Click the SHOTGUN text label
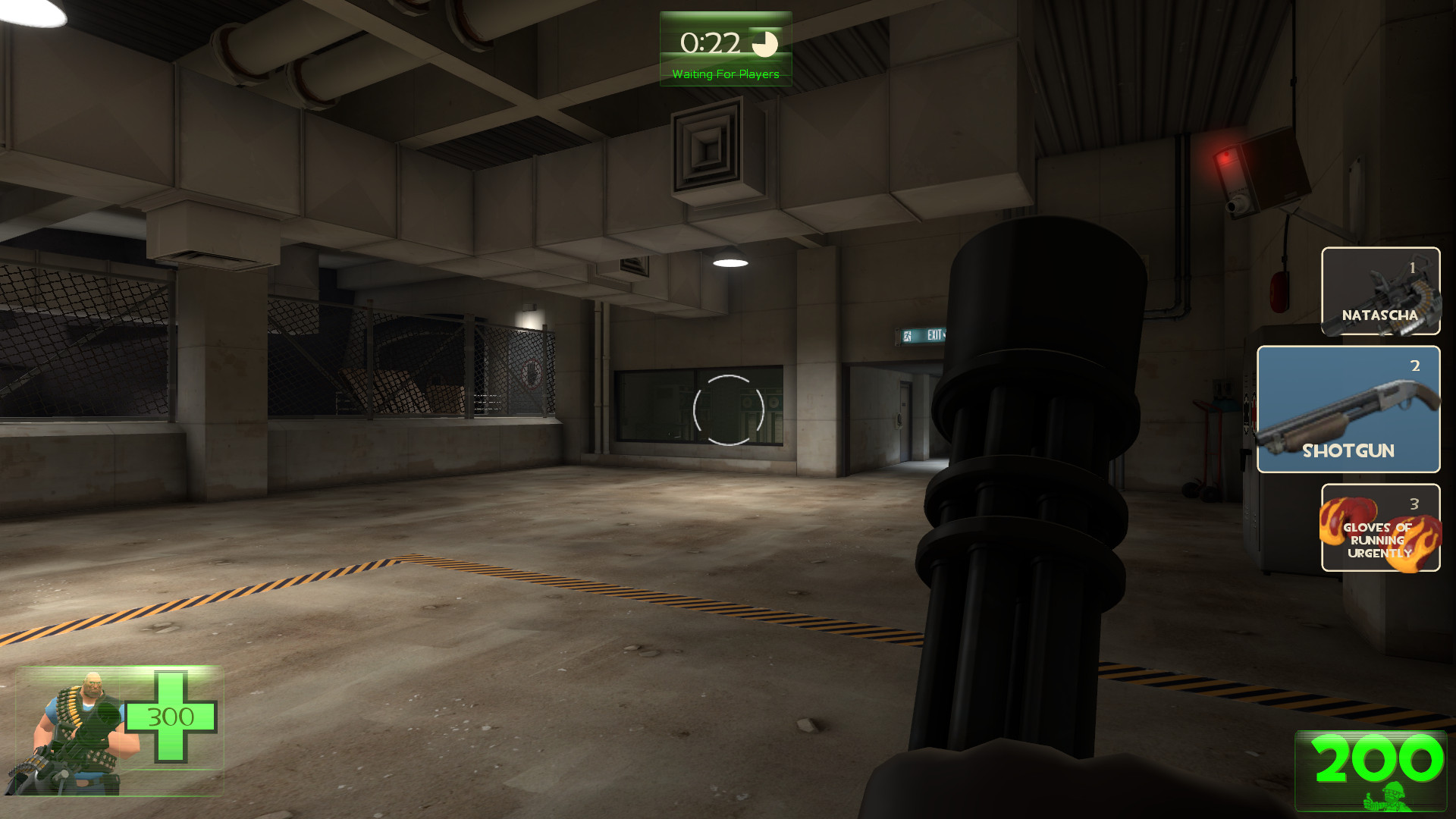Viewport: 1456px width, 819px height. [x=1348, y=451]
